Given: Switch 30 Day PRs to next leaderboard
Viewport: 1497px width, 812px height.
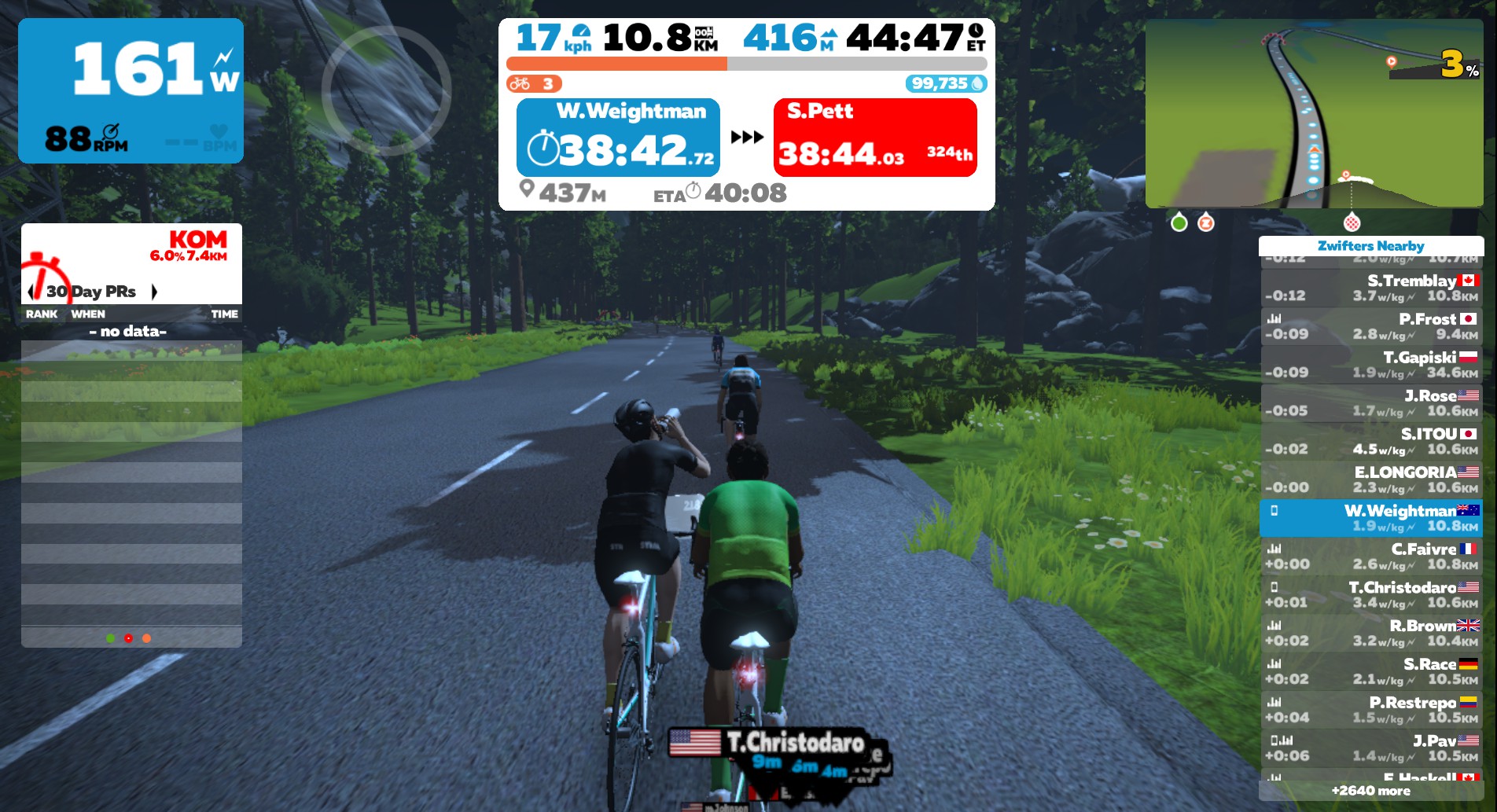Looking at the screenshot, I should click(x=155, y=292).
